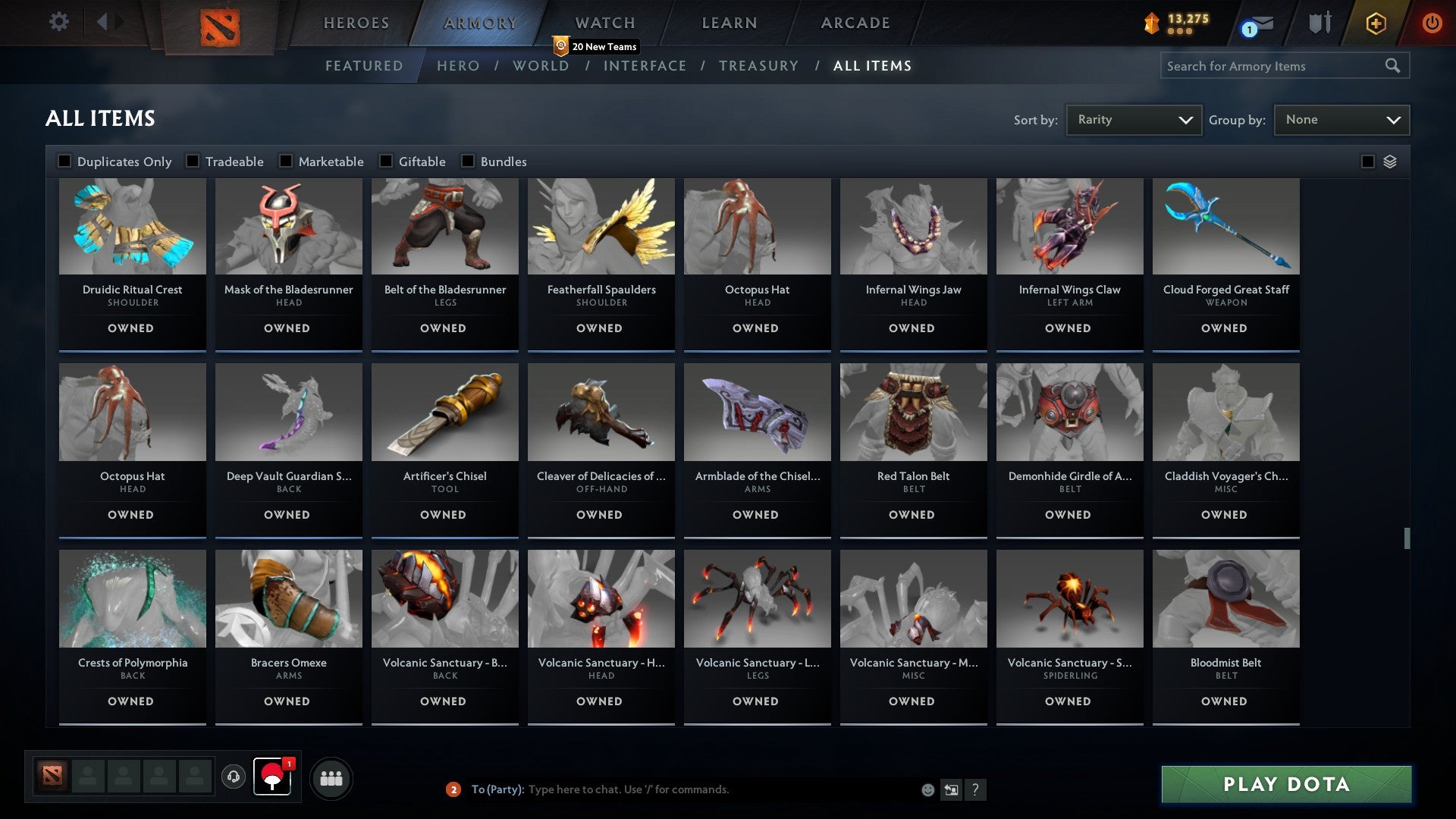The image size is (1456, 819).
Task: Open the Sort by Rarity dropdown
Action: pyautogui.click(x=1133, y=119)
